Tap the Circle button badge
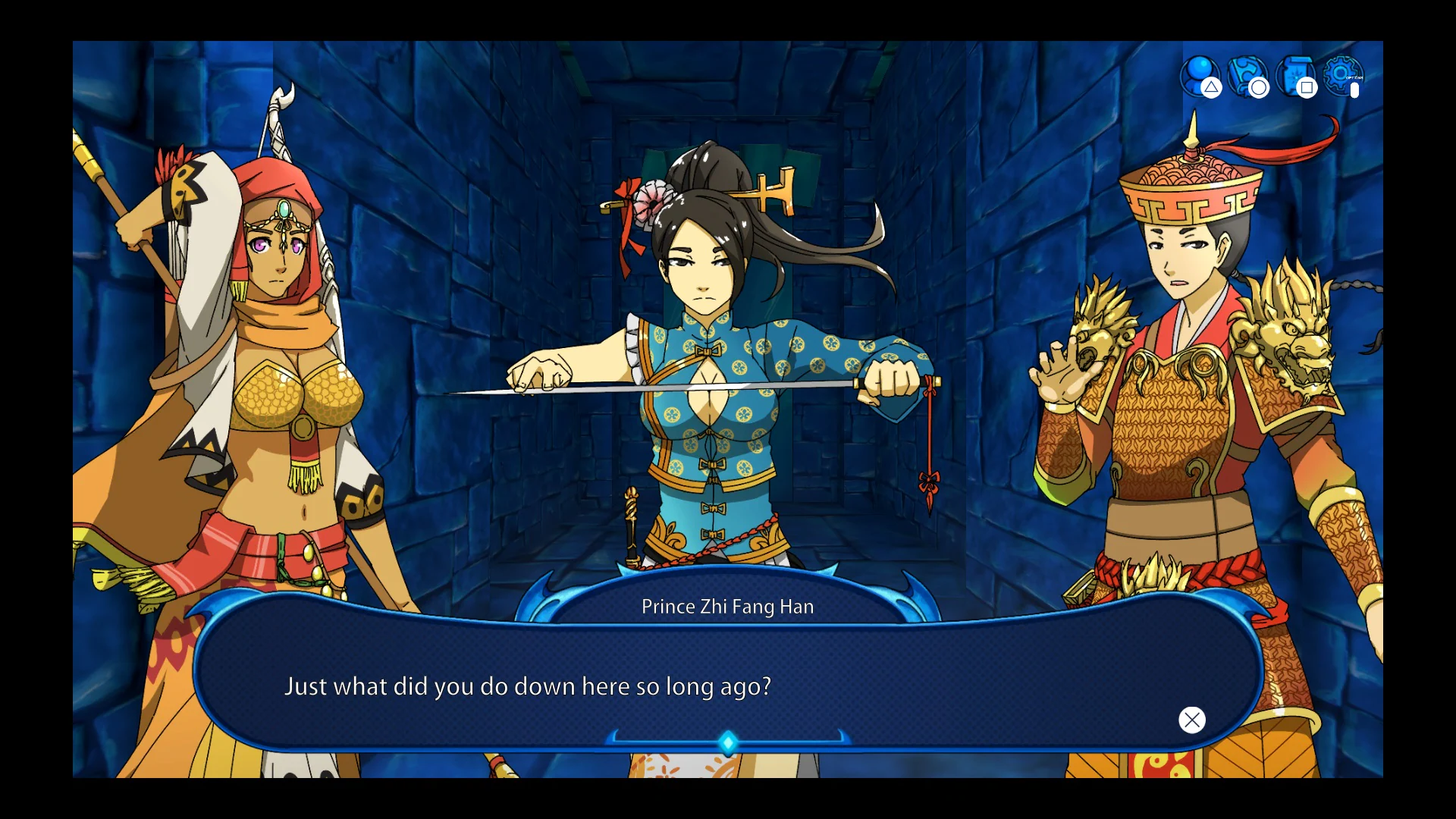 point(1258,89)
